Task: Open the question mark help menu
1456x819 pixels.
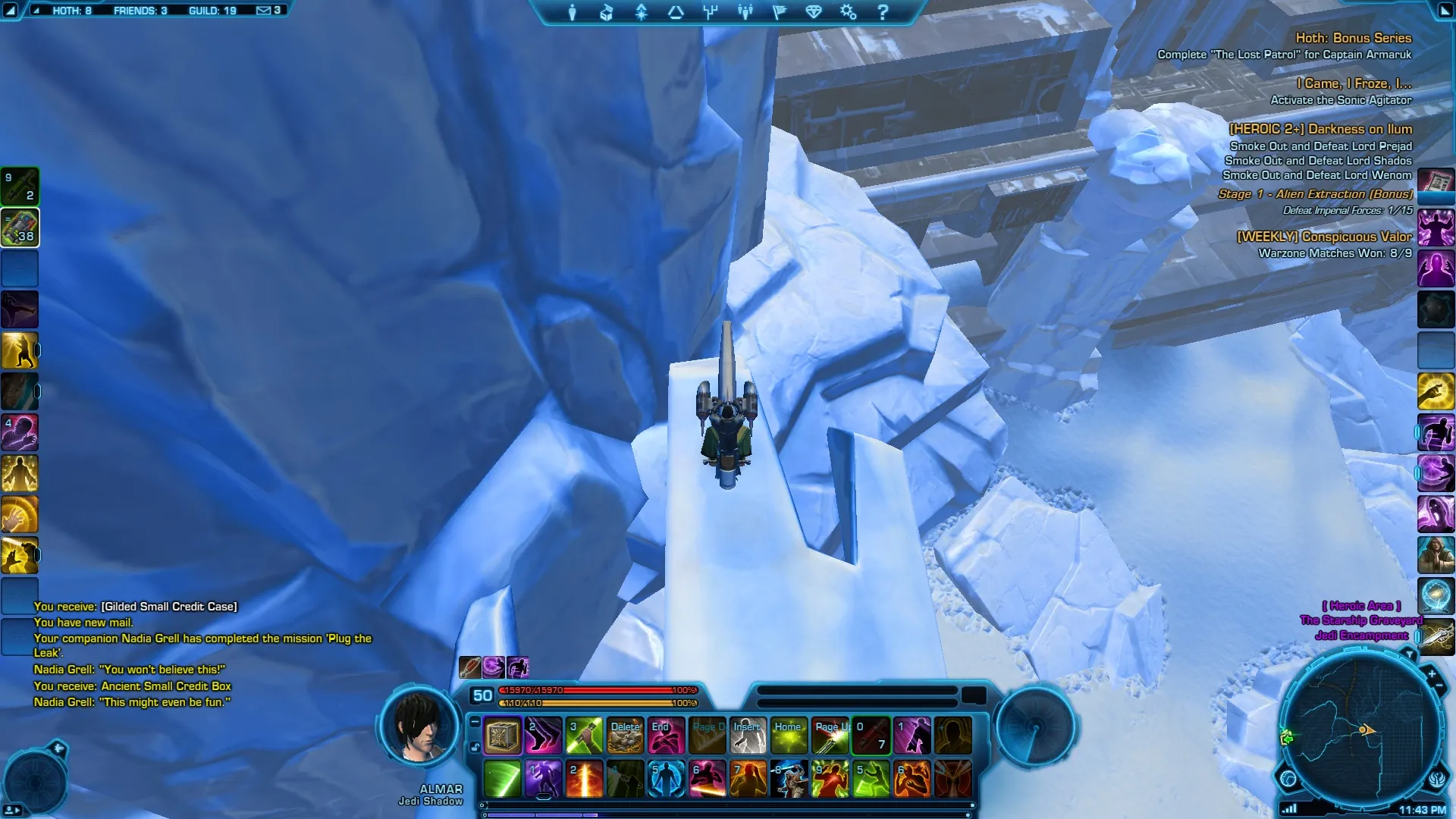Action: pos(883,12)
